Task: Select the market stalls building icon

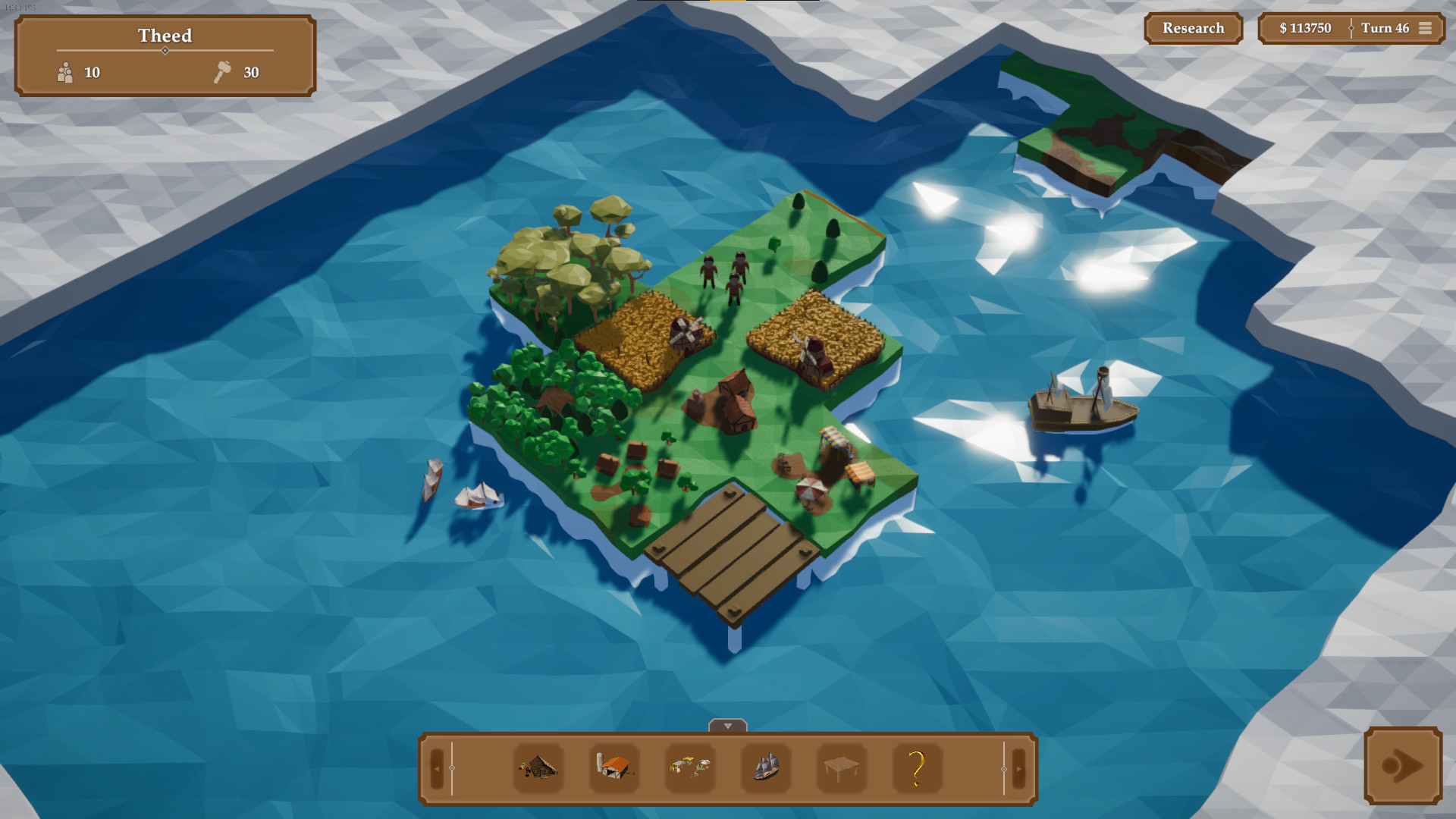Action: pyautogui.click(x=689, y=768)
